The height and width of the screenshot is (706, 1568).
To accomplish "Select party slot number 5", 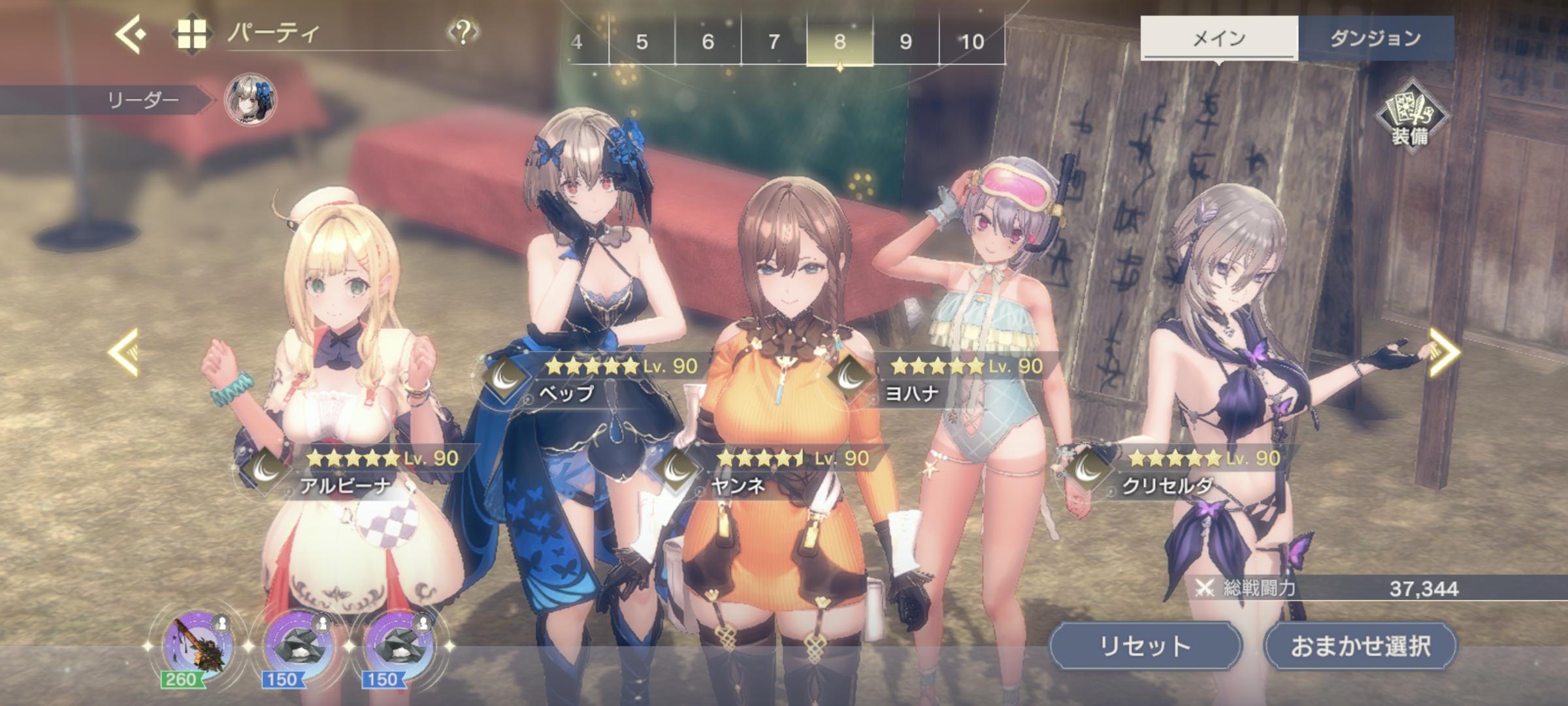I will pyautogui.click(x=642, y=42).
